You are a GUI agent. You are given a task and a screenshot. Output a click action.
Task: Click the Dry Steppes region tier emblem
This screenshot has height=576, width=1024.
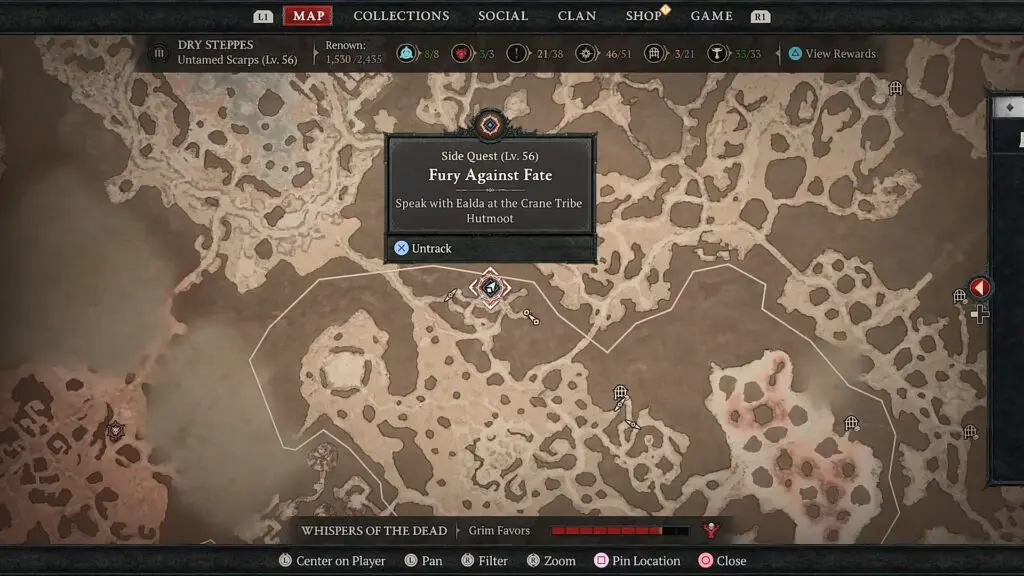[160, 54]
